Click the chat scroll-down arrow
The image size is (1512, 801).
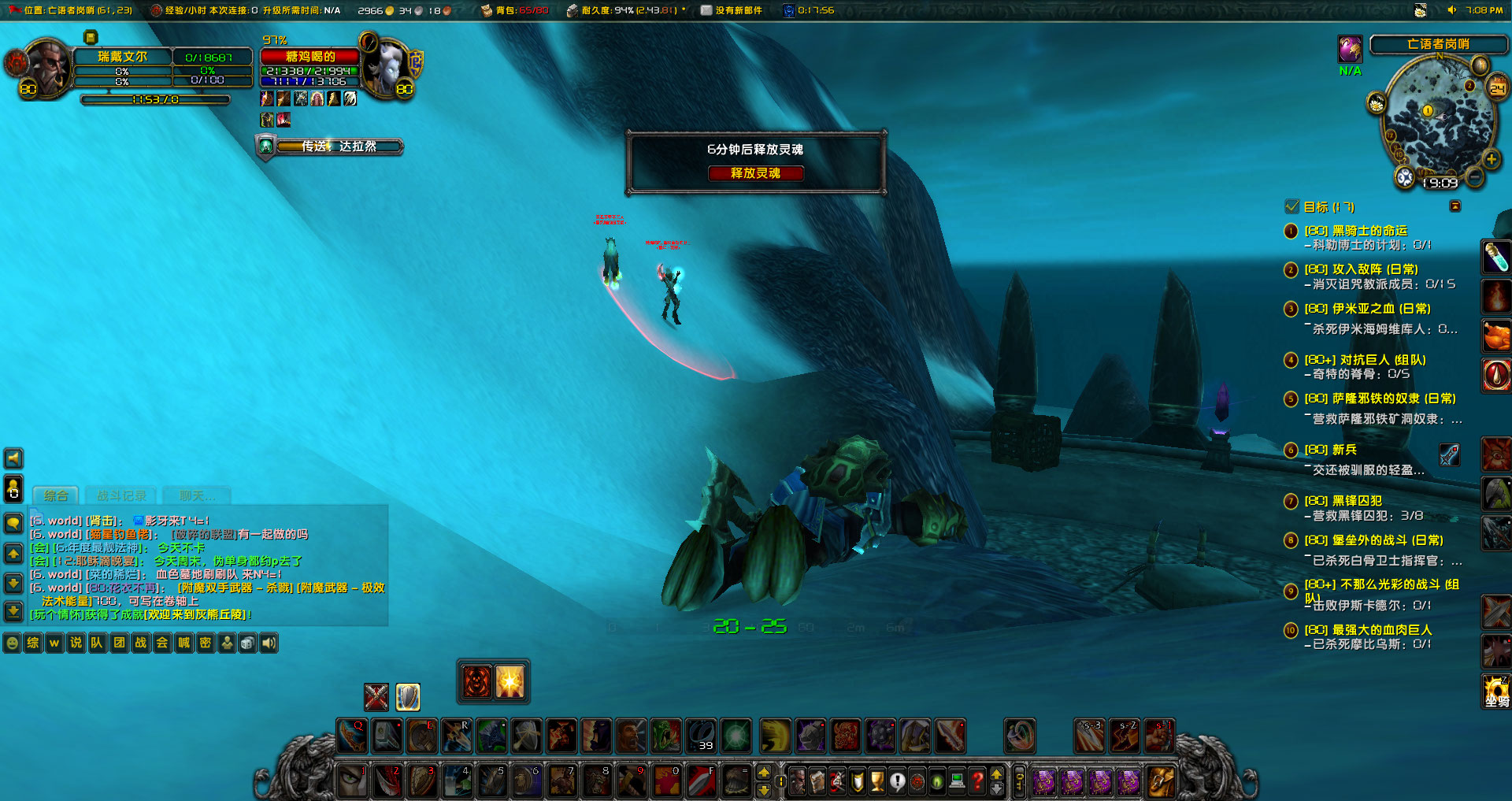click(13, 583)
